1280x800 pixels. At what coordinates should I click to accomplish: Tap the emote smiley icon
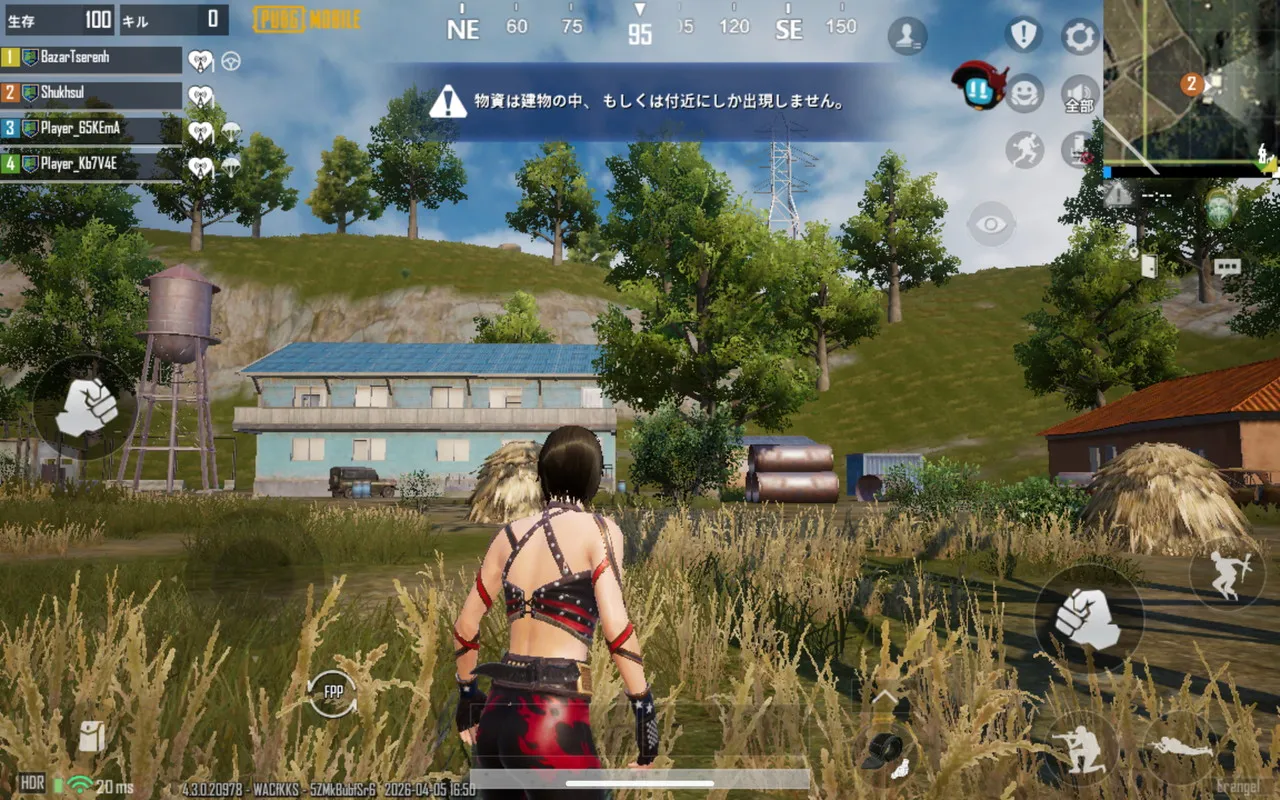tap(1024, 94)
